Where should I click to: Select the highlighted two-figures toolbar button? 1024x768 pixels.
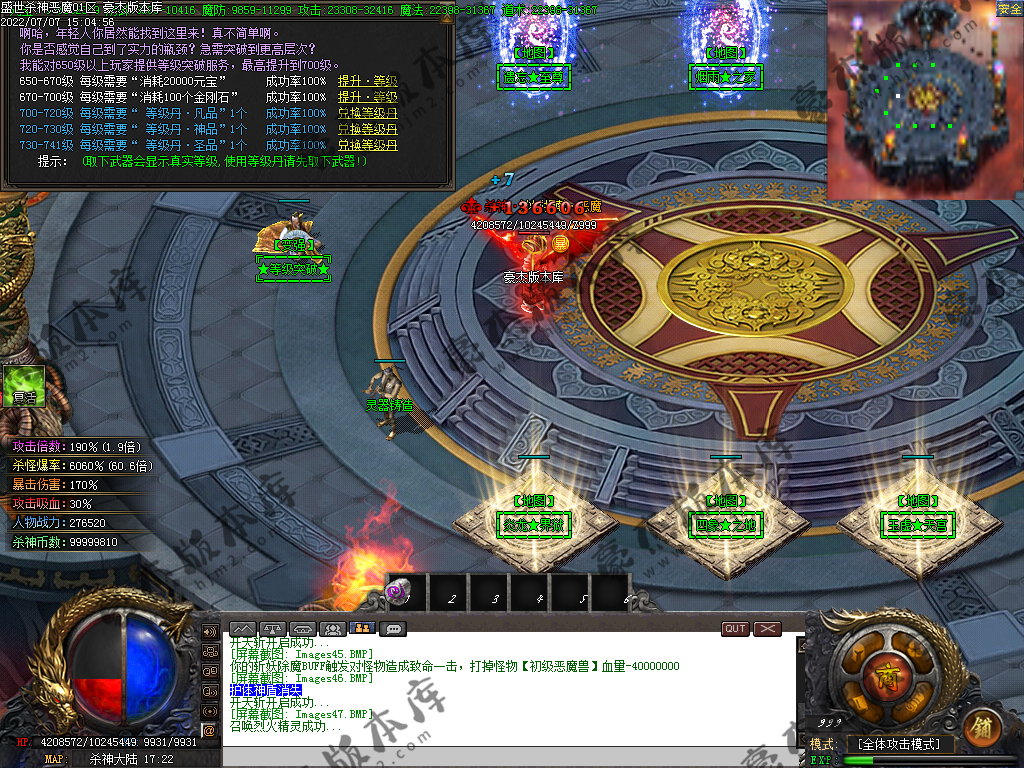click(363, 629)
